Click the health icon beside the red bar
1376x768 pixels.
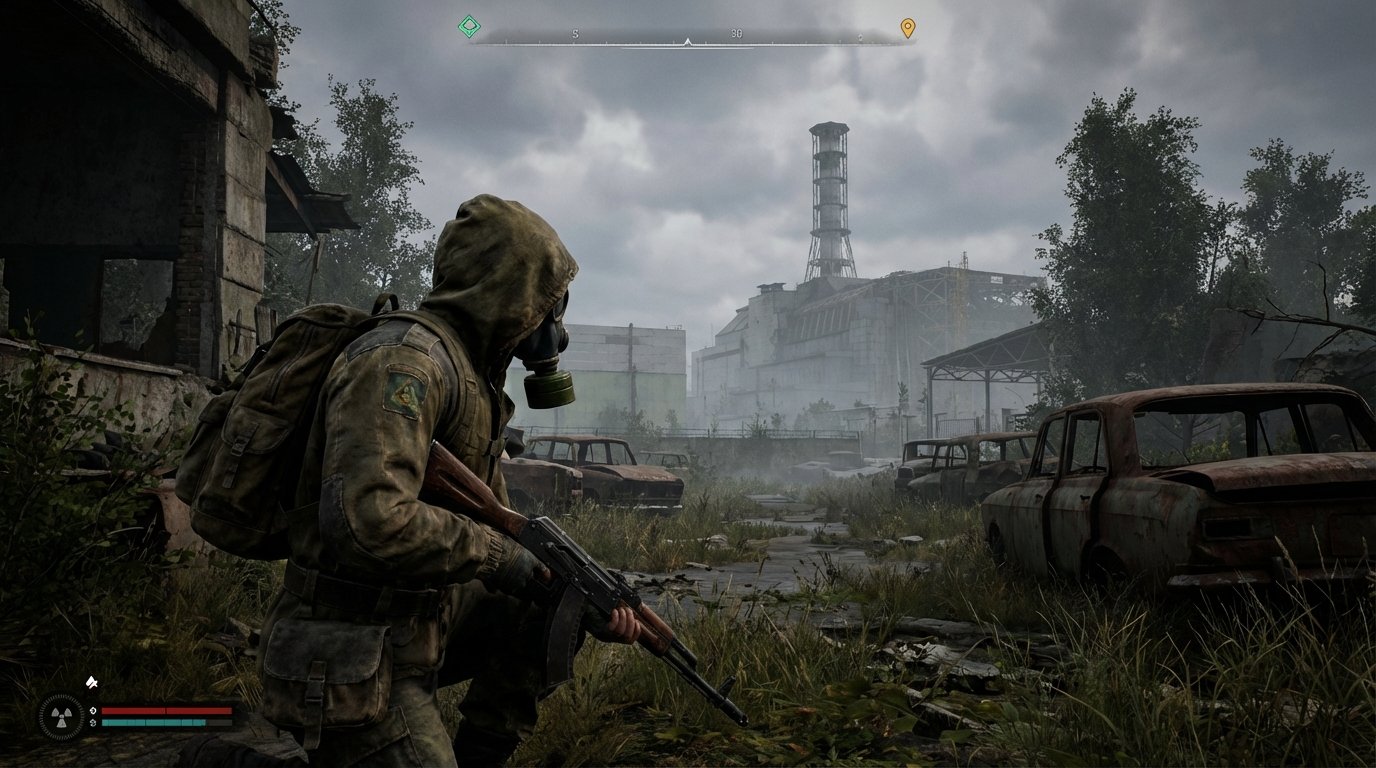pos(93,710)
